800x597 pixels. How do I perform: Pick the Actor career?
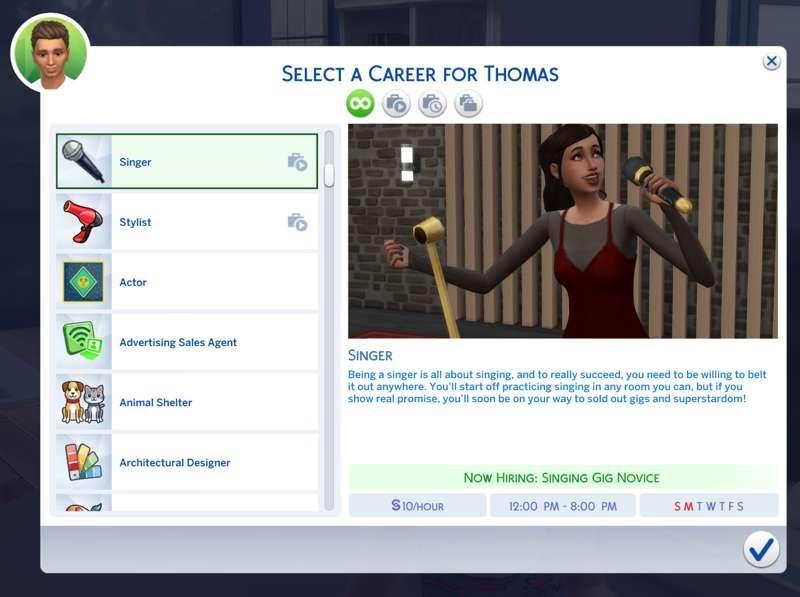[187, 282]
